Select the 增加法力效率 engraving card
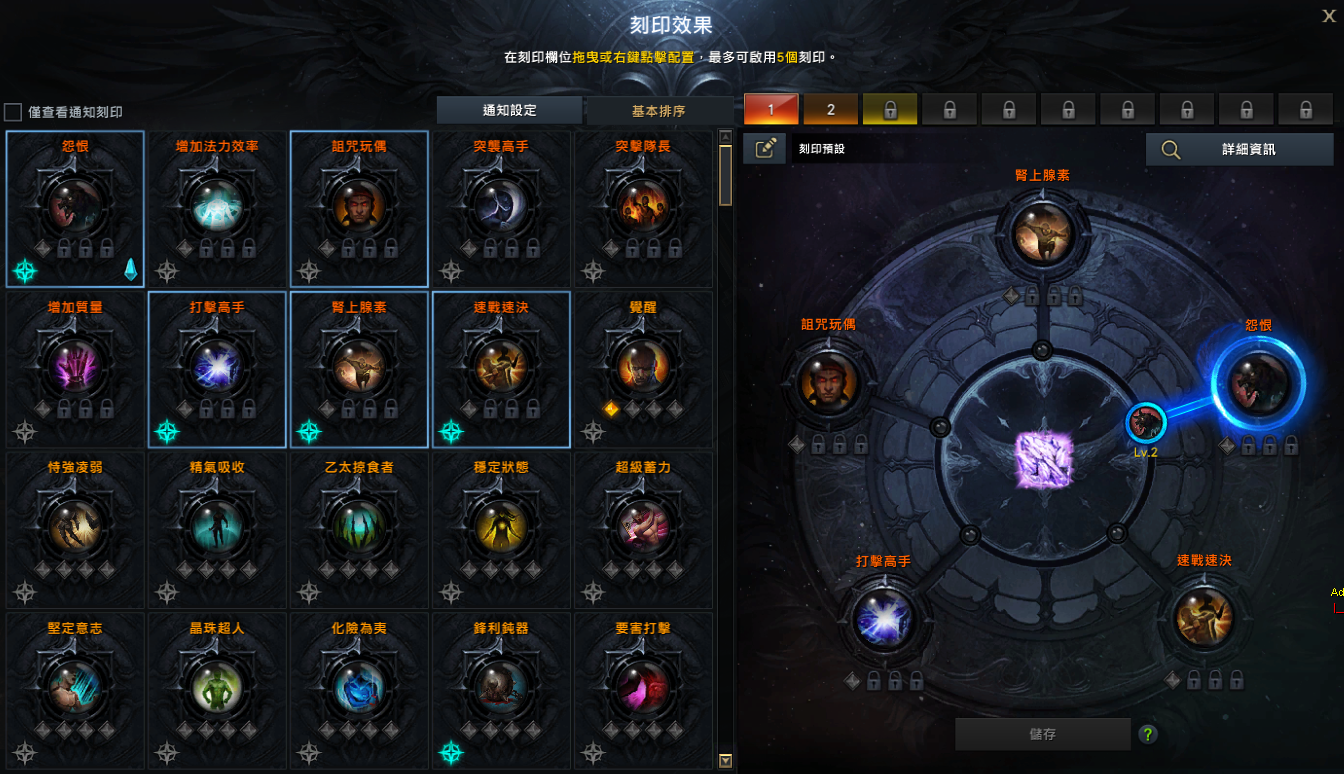1344x774 pixels. coord(217,208)
